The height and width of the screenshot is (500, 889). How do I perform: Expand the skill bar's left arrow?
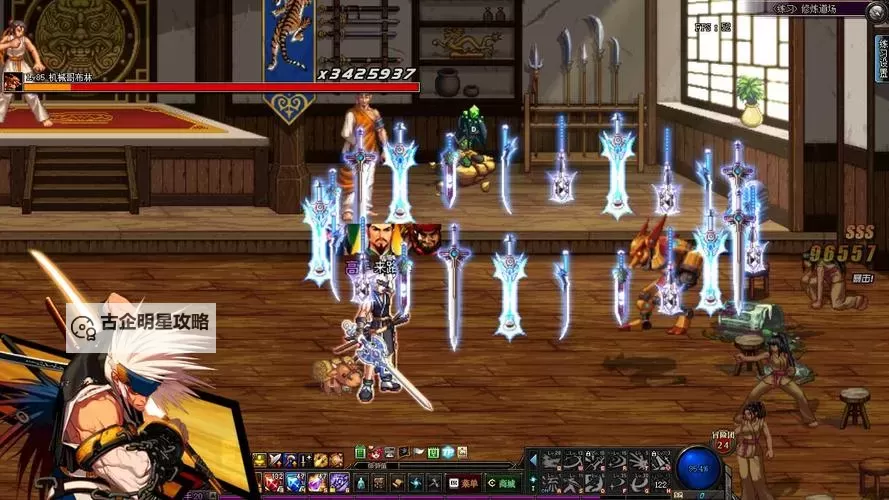pos(532,460)
